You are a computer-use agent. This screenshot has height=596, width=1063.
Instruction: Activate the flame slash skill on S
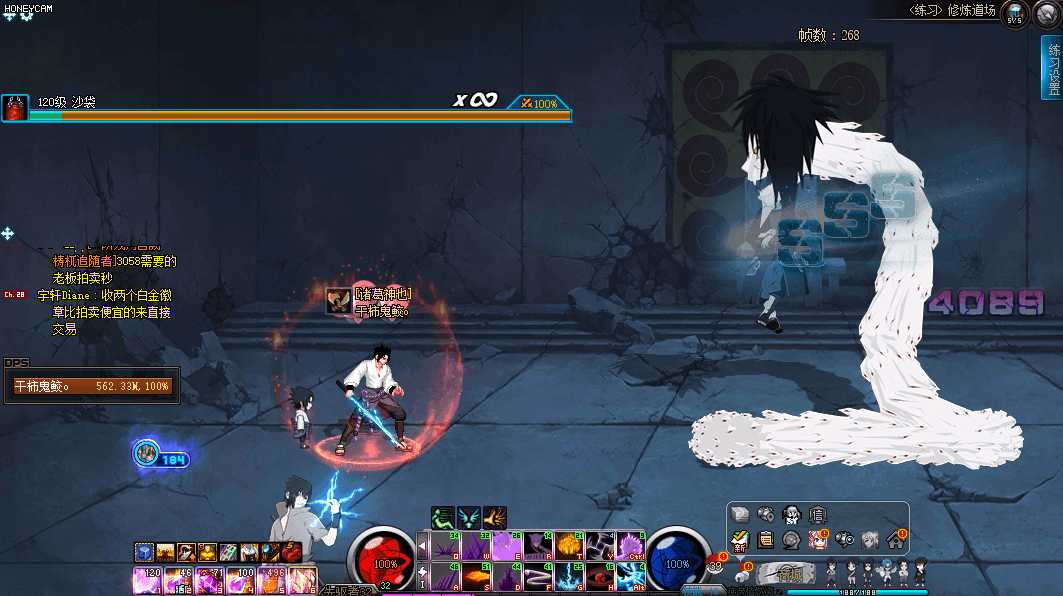475,576
